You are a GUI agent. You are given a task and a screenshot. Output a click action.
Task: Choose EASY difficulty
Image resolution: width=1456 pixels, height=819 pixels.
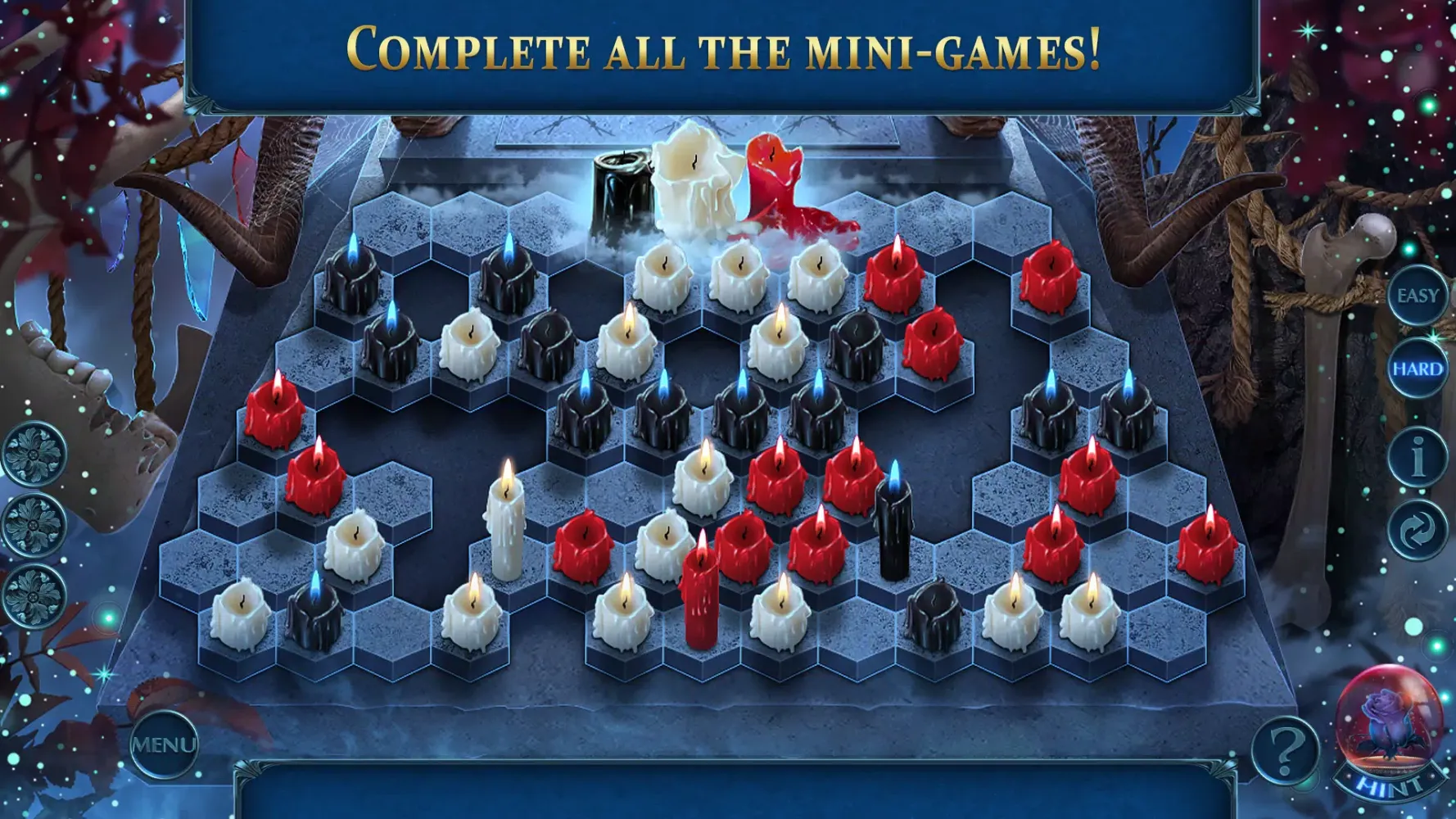(x=1419, y=295)
